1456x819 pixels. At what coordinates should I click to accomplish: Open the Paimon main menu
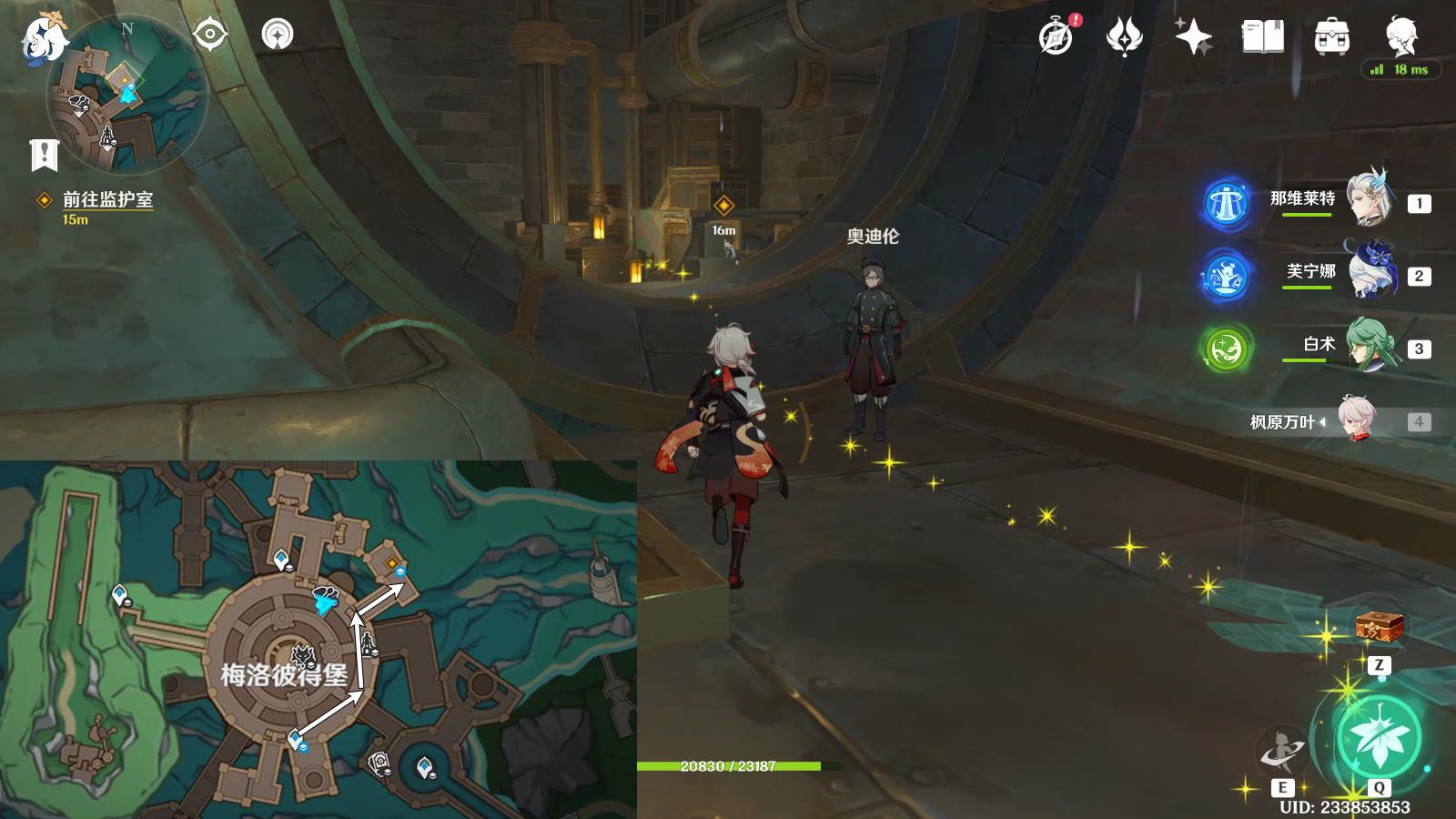44,38
